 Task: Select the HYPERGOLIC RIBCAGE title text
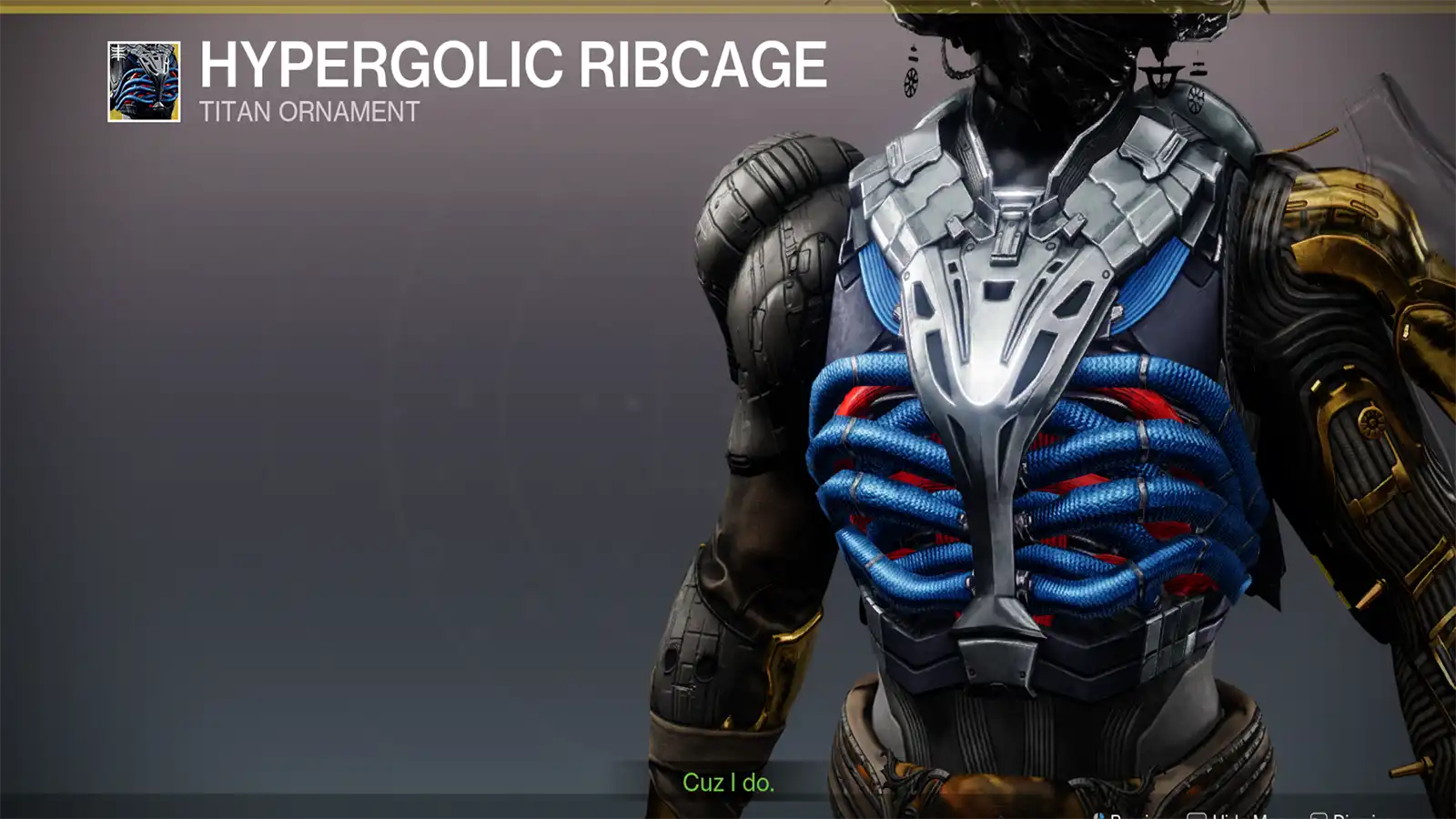tap(510, 66)
